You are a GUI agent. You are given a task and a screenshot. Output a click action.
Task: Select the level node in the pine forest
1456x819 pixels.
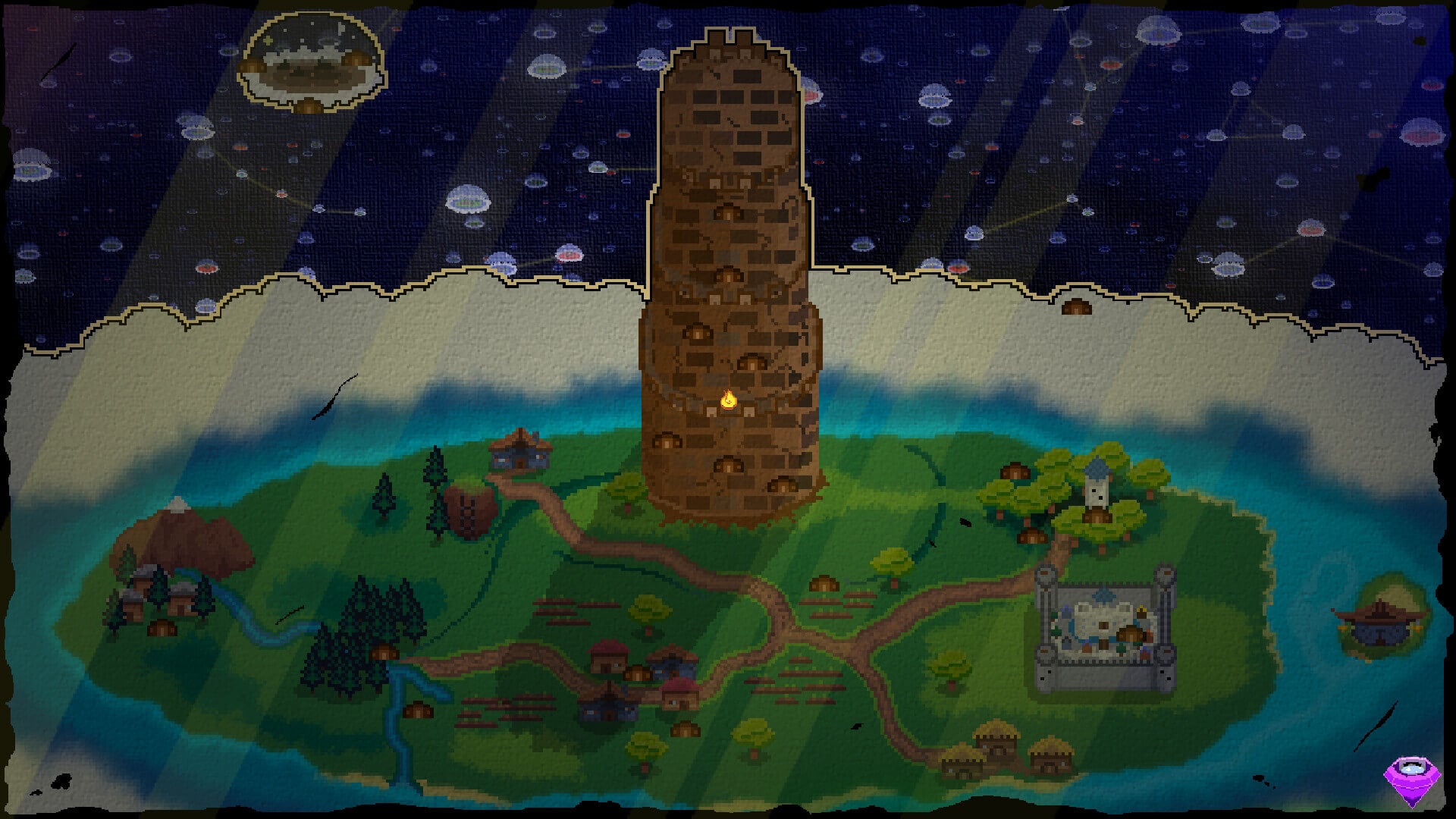click(383, 651)
